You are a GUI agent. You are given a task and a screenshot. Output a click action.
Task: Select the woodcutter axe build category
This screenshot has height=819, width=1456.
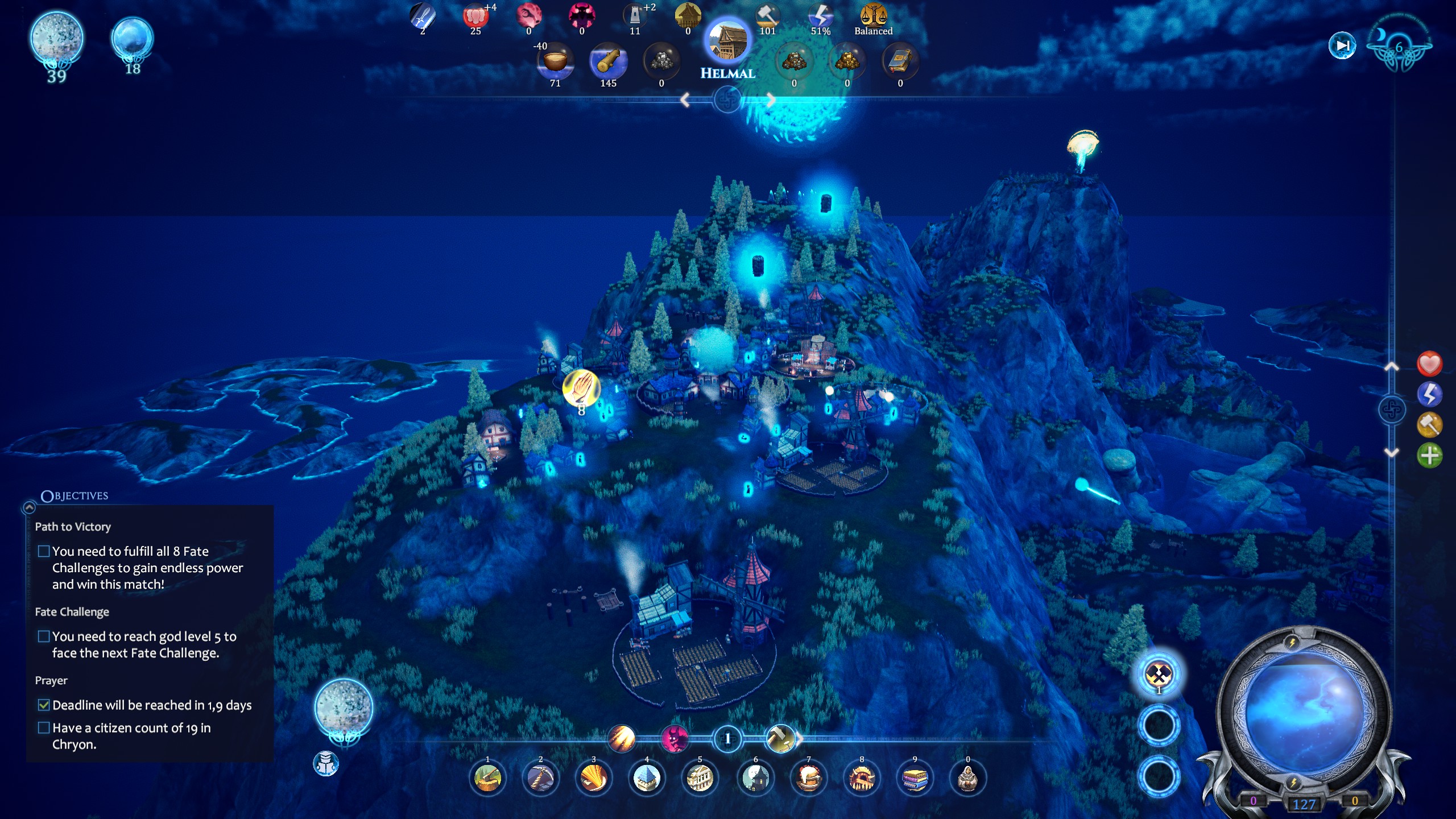tap(487, 778)
